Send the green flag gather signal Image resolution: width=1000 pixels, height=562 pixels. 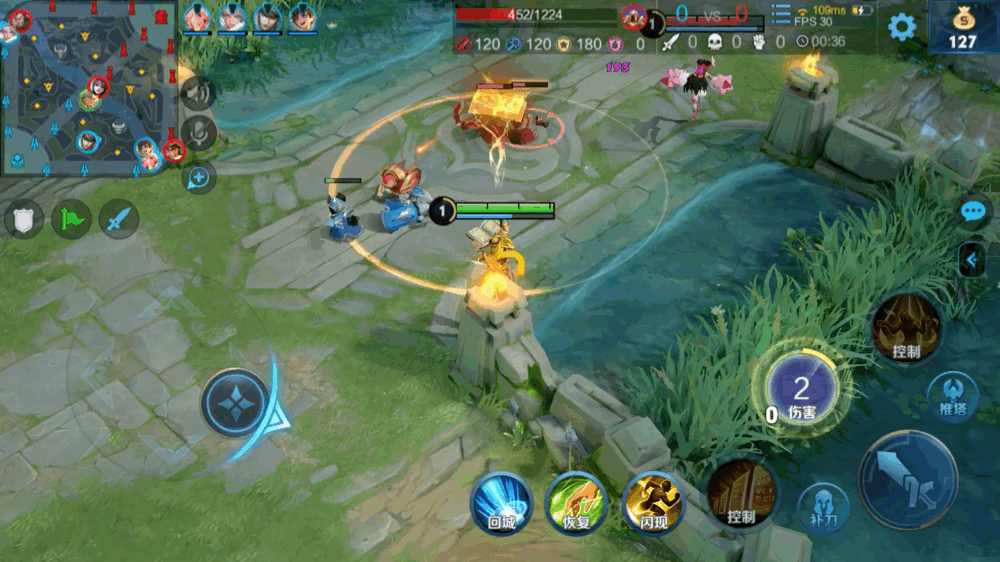[x=71, y=219]
